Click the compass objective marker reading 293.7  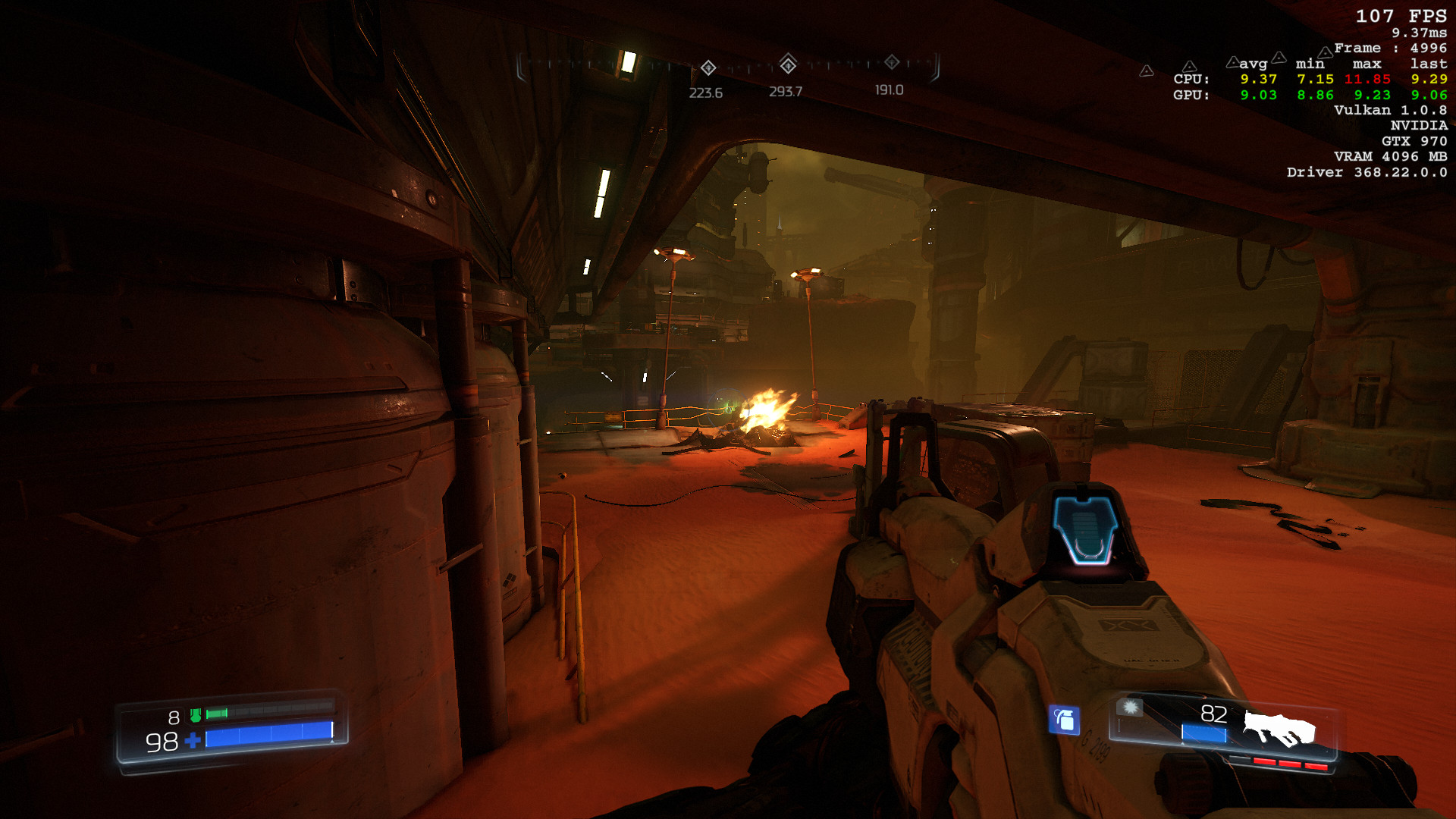[x=788, y=64]
